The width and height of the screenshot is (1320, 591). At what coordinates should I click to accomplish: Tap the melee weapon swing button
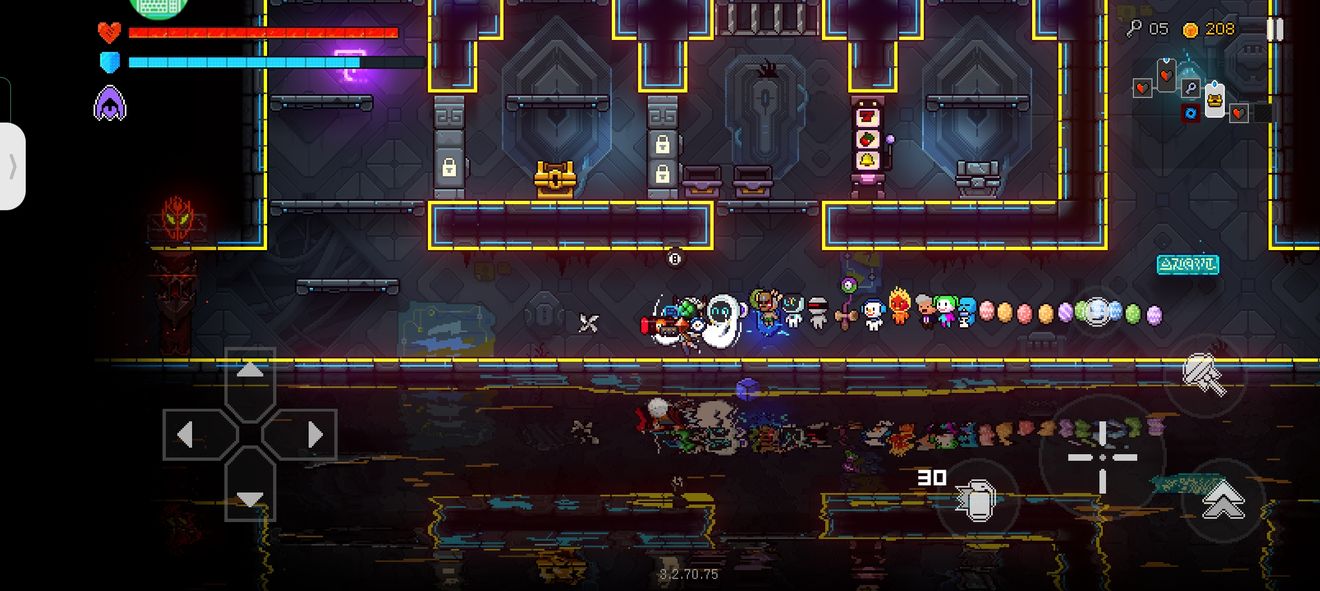click(1204, 373)
